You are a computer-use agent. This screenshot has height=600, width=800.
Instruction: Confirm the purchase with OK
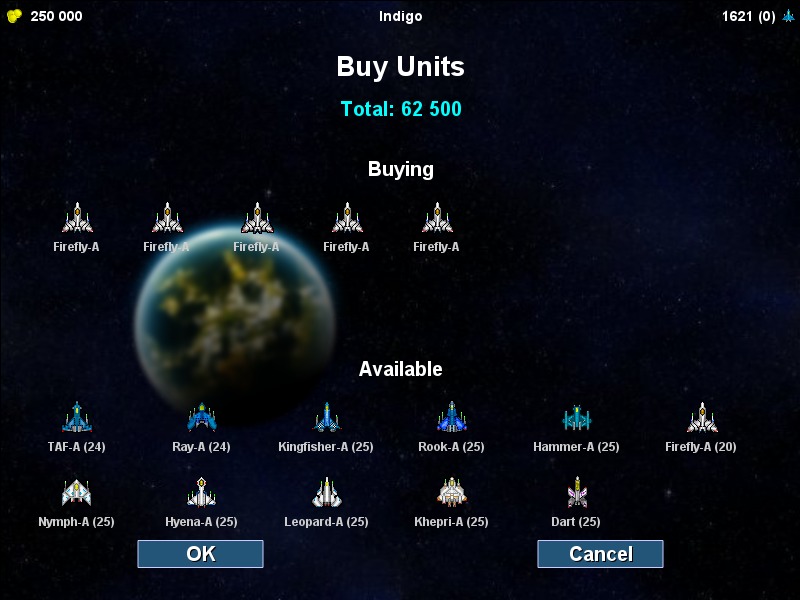(200, 554)
